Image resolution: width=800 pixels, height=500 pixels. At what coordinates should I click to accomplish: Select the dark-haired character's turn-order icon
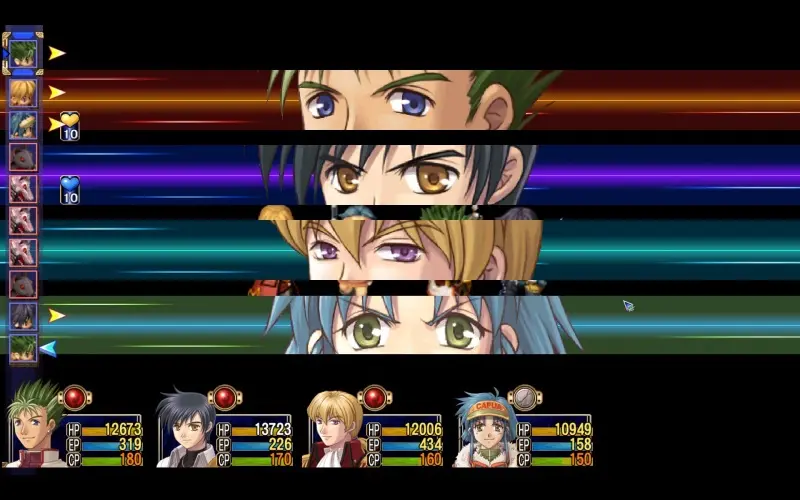23,316
